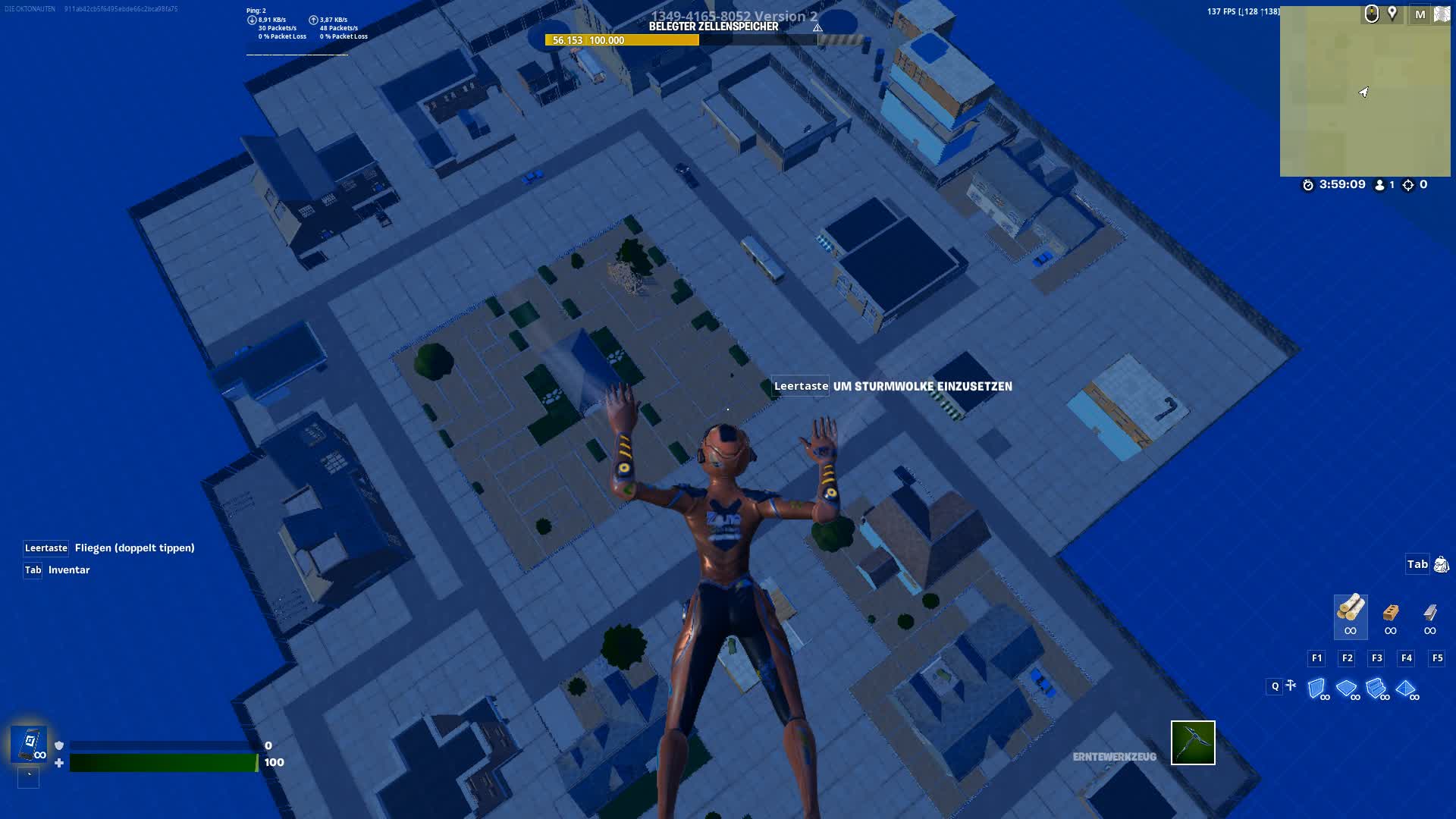
Task: Click the map marker pin above the minimap
Action: click(1392, 14)
